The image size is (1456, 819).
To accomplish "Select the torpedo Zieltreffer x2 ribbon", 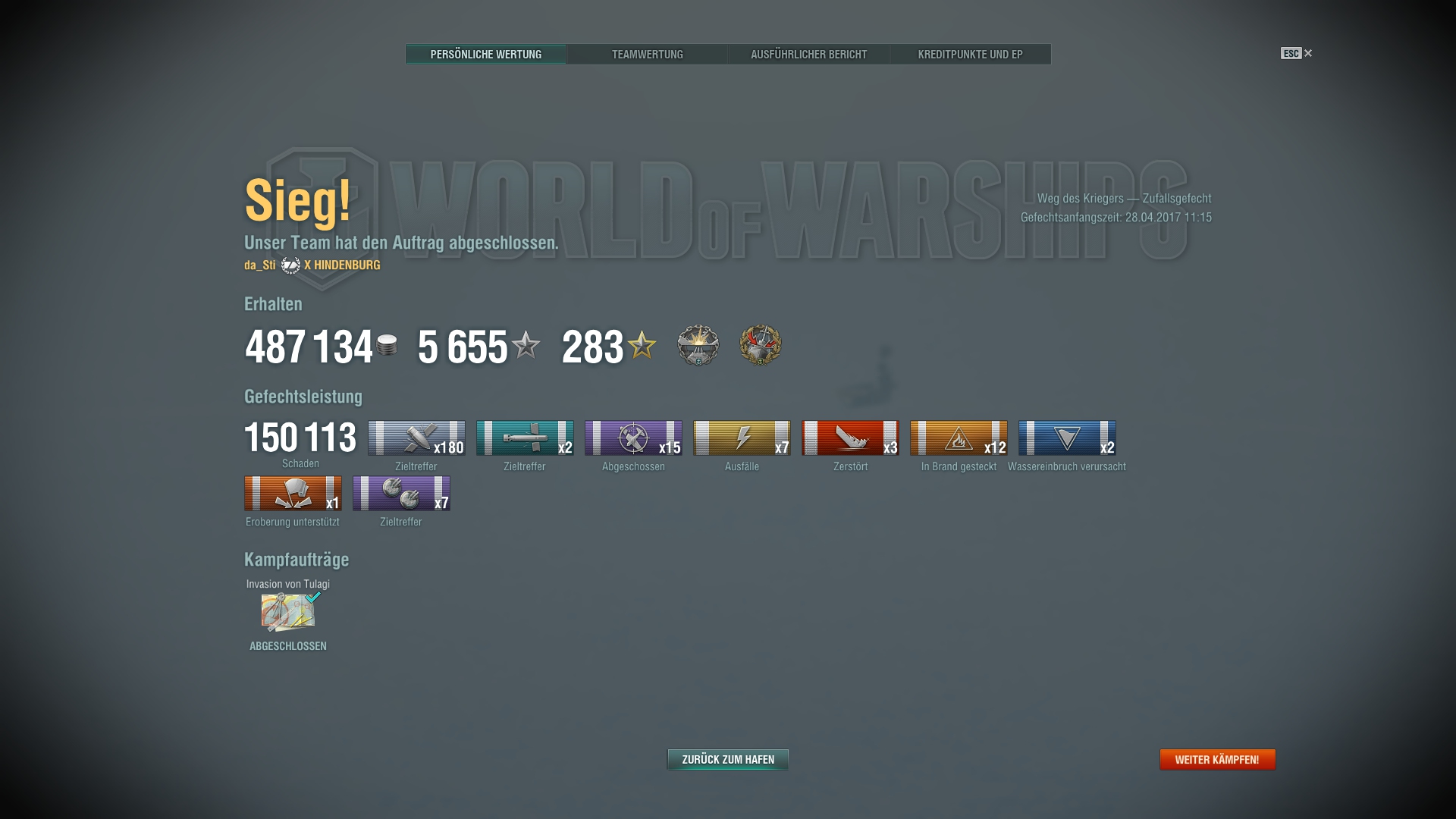I will pos(524,438).
